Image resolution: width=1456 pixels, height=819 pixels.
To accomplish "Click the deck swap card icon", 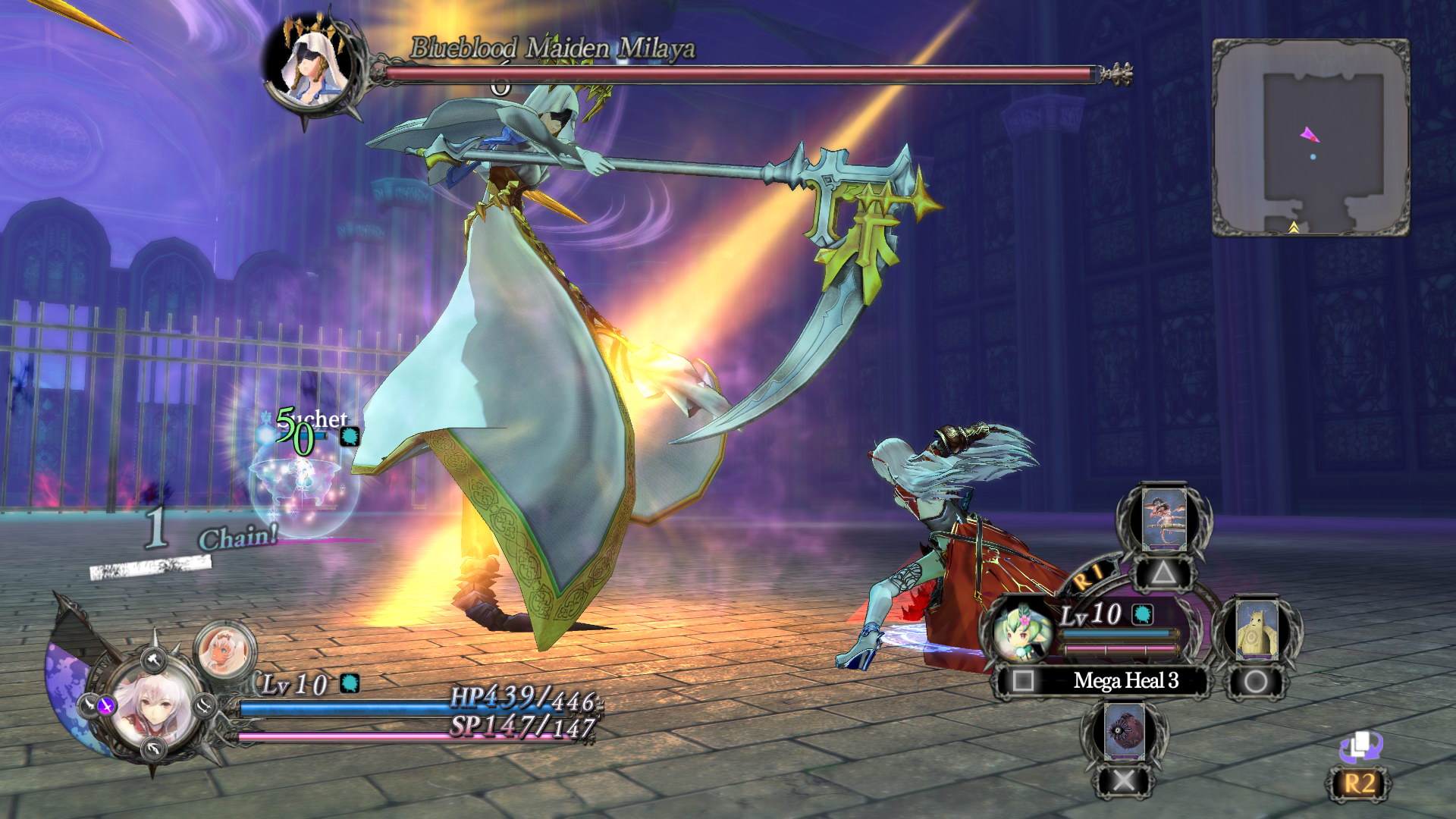I will pyautogui.click(x=1360, y=747).
